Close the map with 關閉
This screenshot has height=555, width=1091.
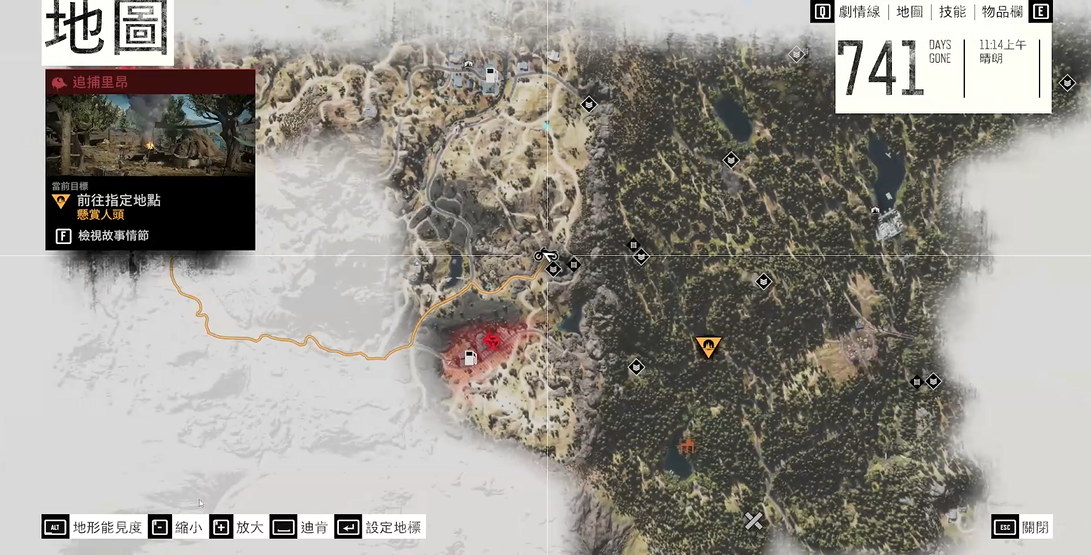[1022, 527]
